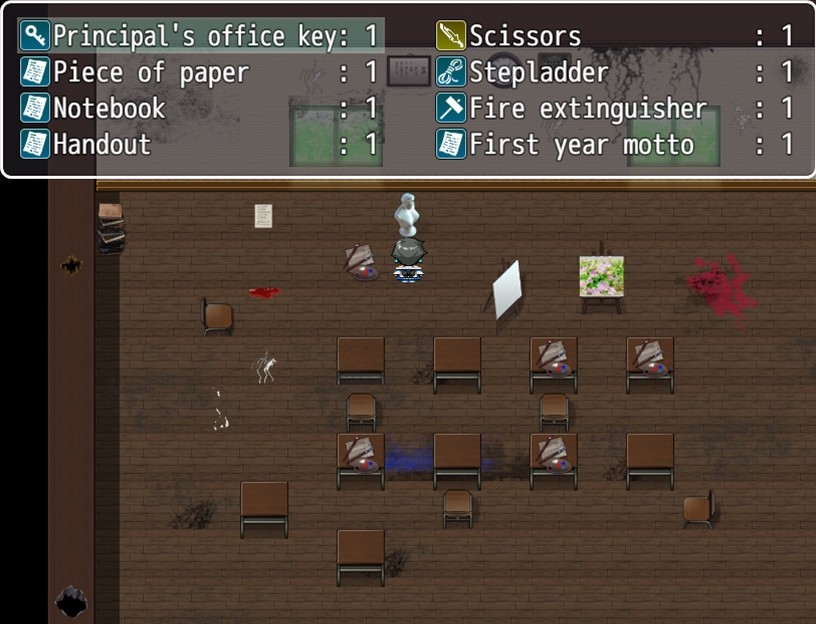
Task: Select the Notebook item
Action: tap(200, 108)
